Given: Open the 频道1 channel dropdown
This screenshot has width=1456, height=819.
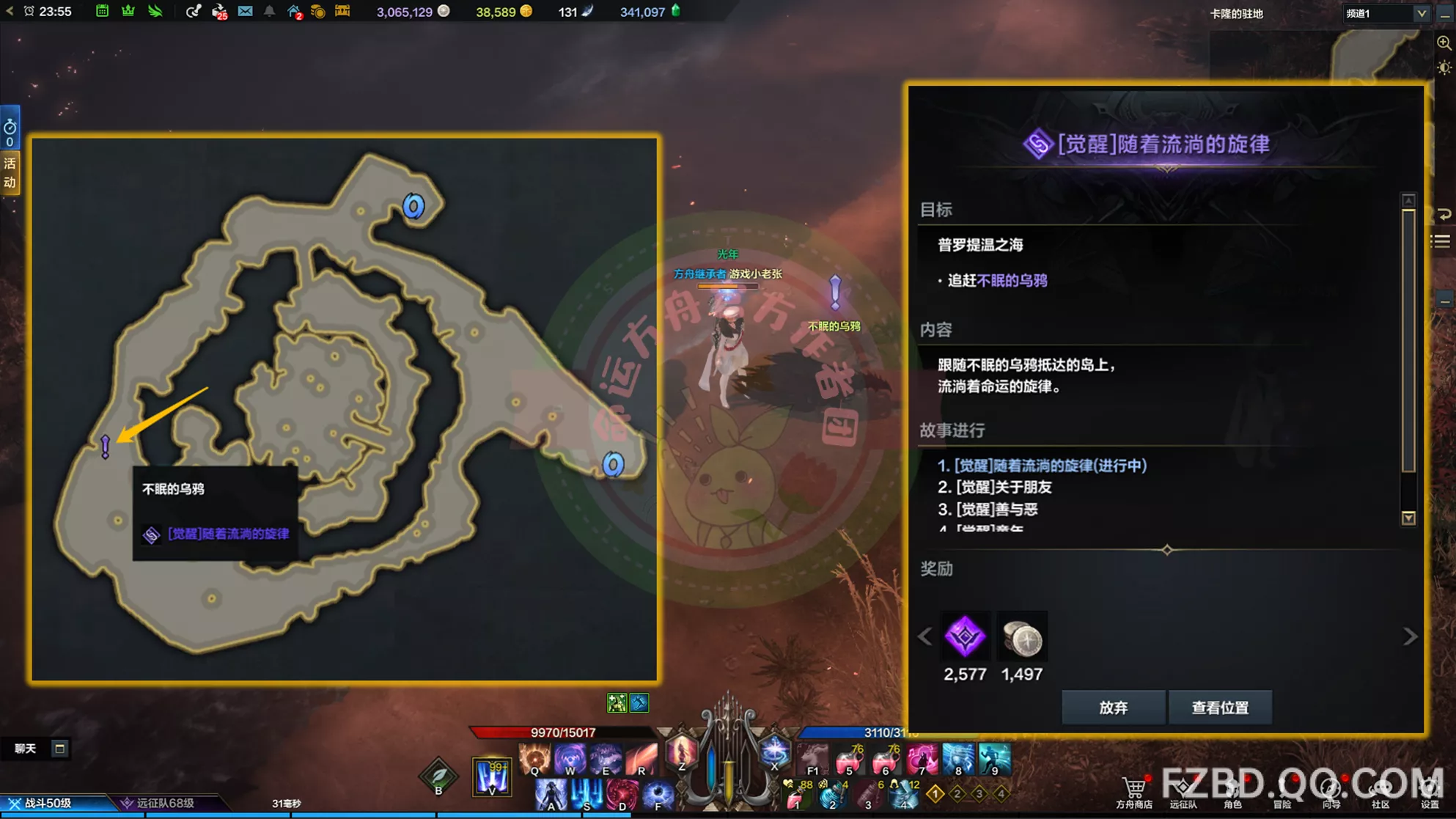Looking at the screenshot, I should coord(1385,12).
